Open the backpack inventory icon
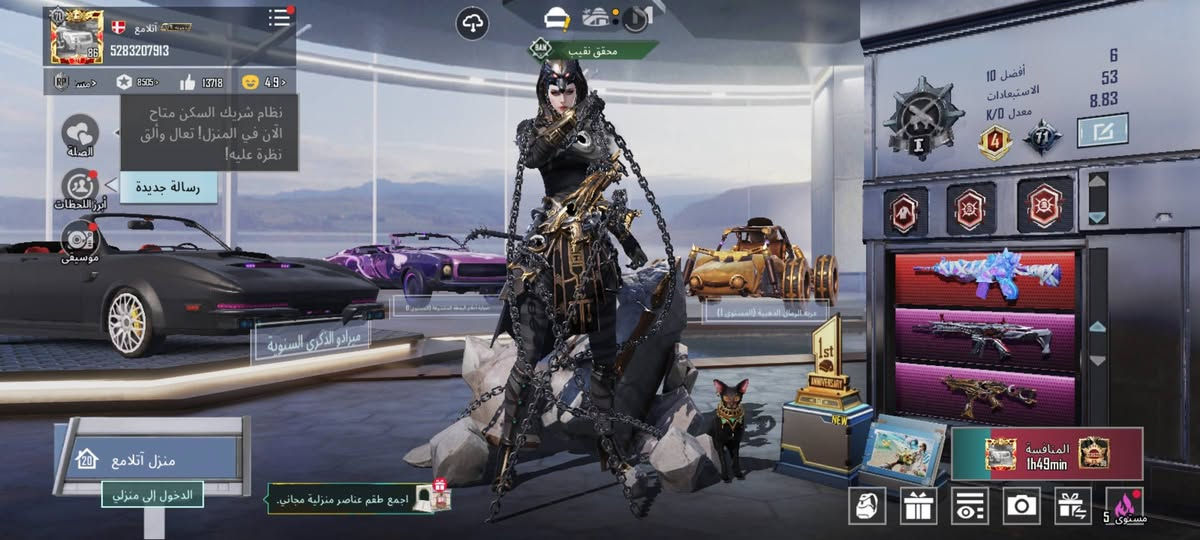The image size is (1200, 540). 867,505
